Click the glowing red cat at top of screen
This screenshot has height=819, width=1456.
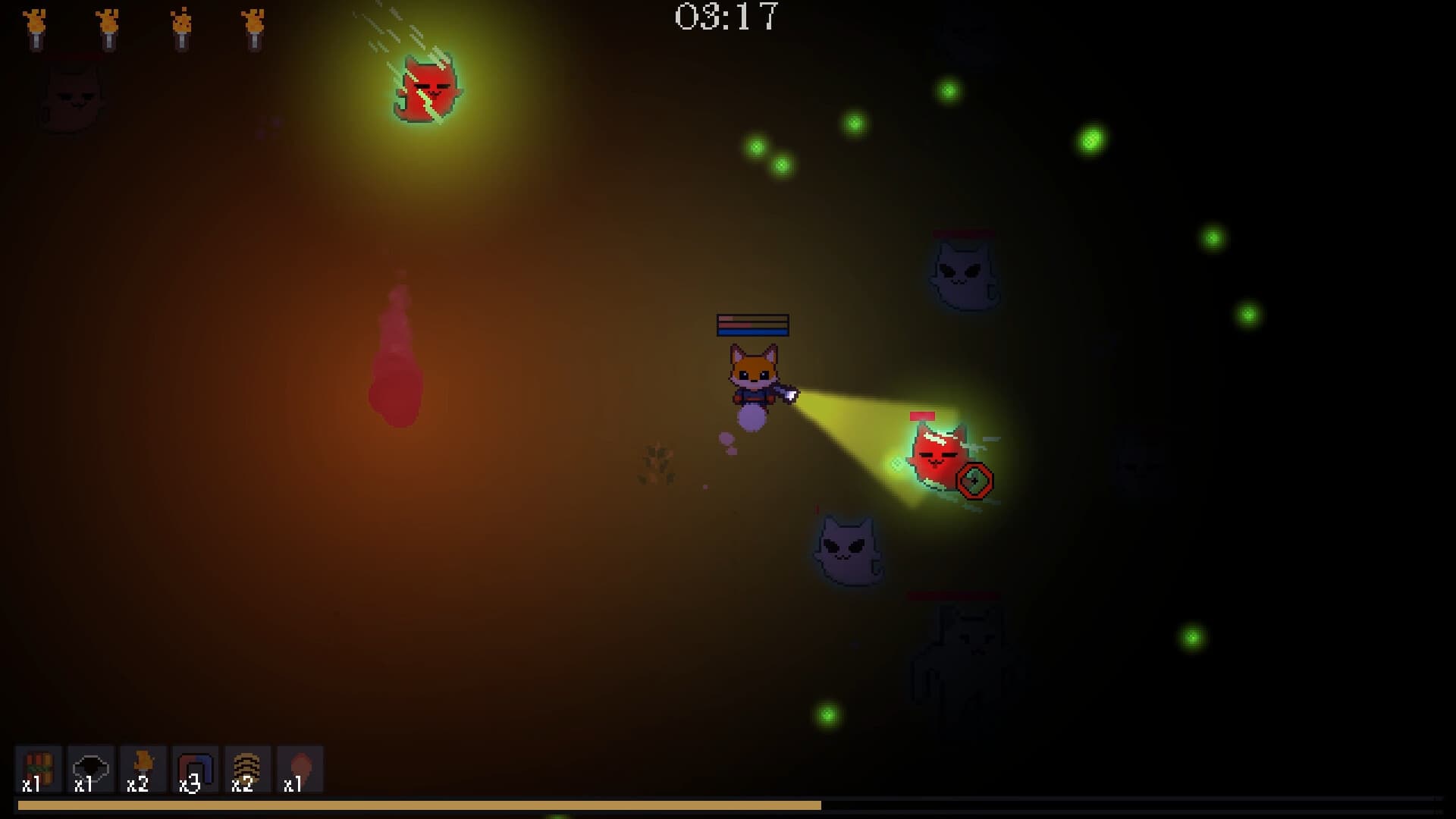tap(428, 91)
